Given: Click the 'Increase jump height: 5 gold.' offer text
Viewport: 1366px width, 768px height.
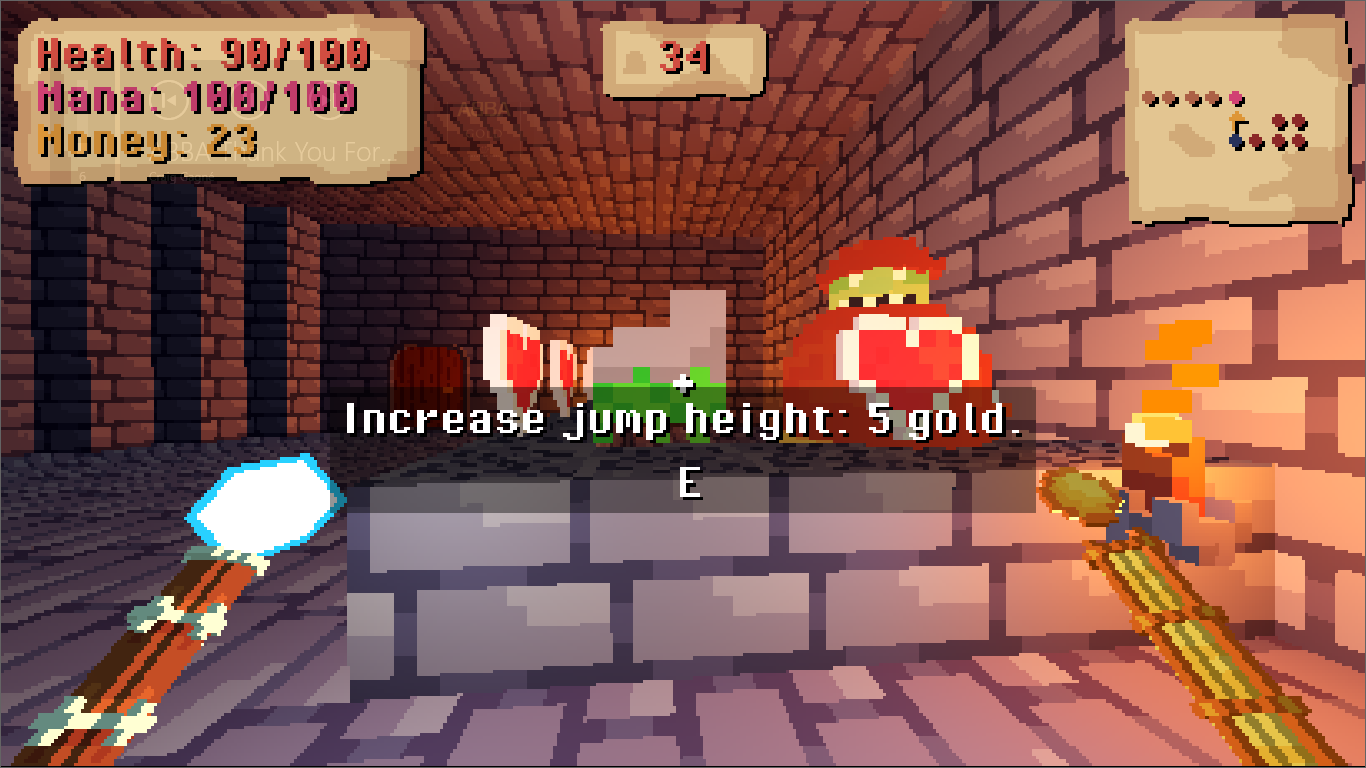Looking at the screenshot, I should (683, 418).
